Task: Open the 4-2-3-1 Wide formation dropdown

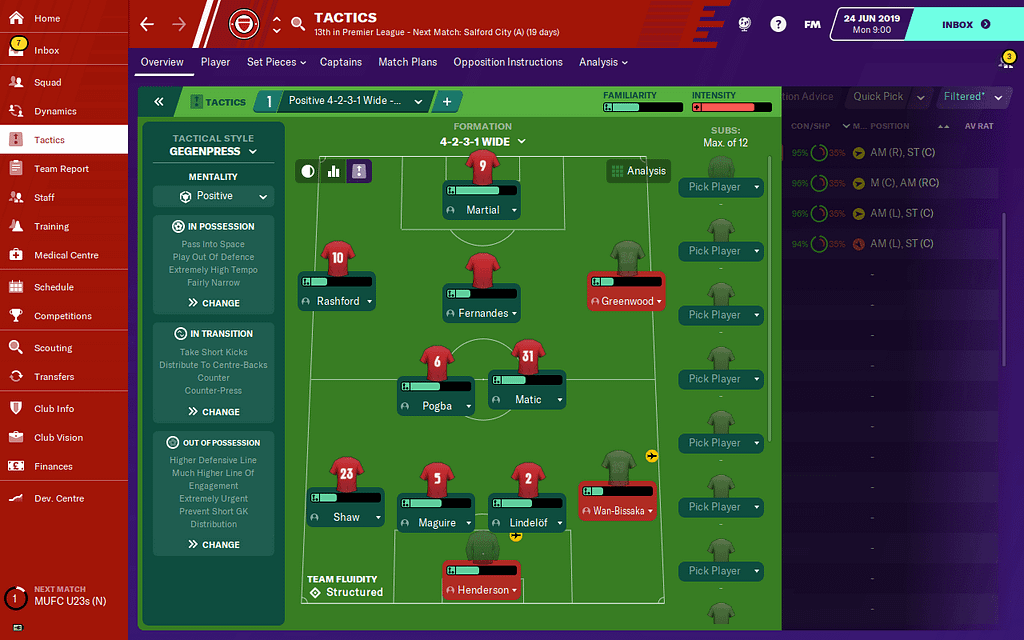Action: (483, 142)
